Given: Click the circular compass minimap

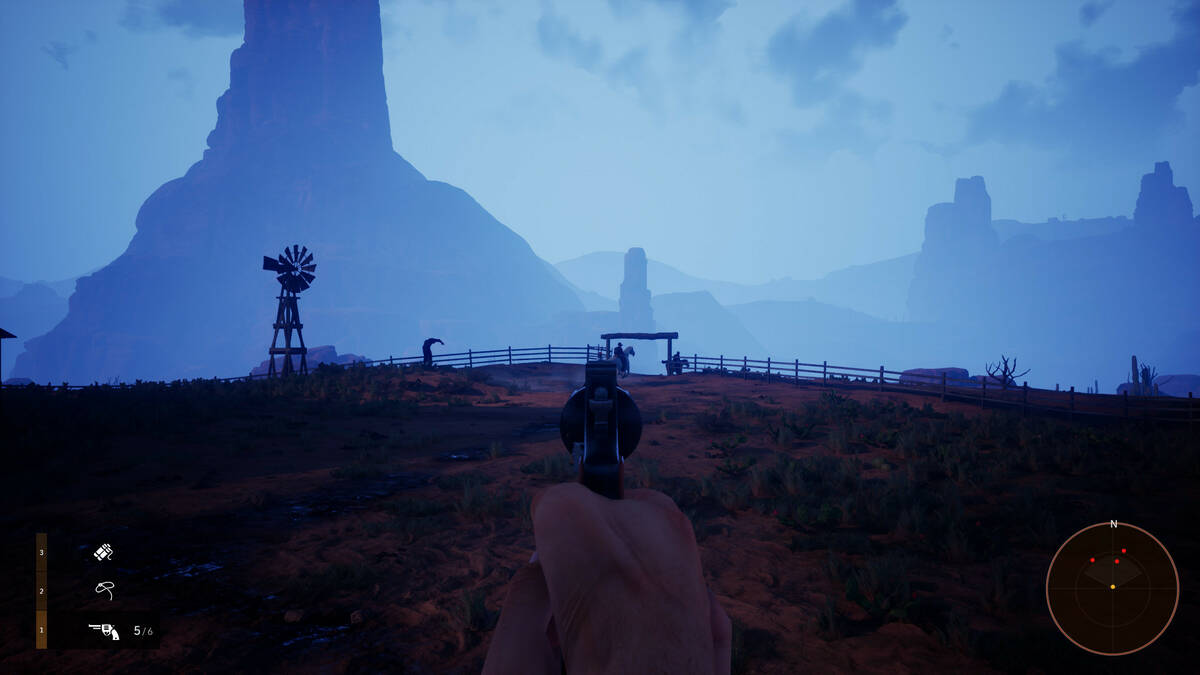Looking at the screenshot, I should [1112, 588].
